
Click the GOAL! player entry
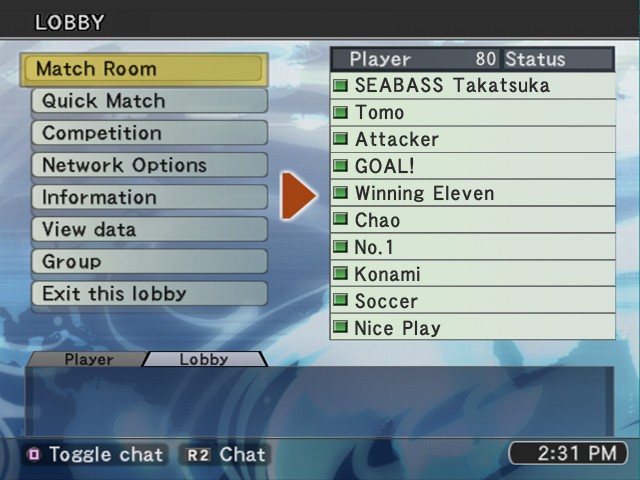pyautogui.click(x=472, y=167)
